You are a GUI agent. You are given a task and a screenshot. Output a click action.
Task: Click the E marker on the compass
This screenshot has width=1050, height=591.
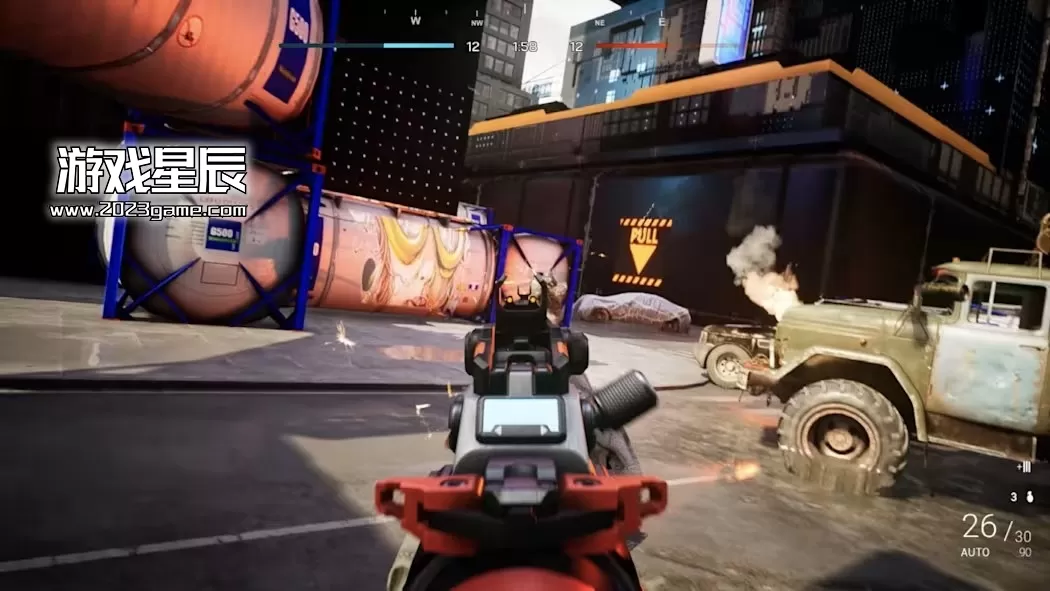coord(661,20)
